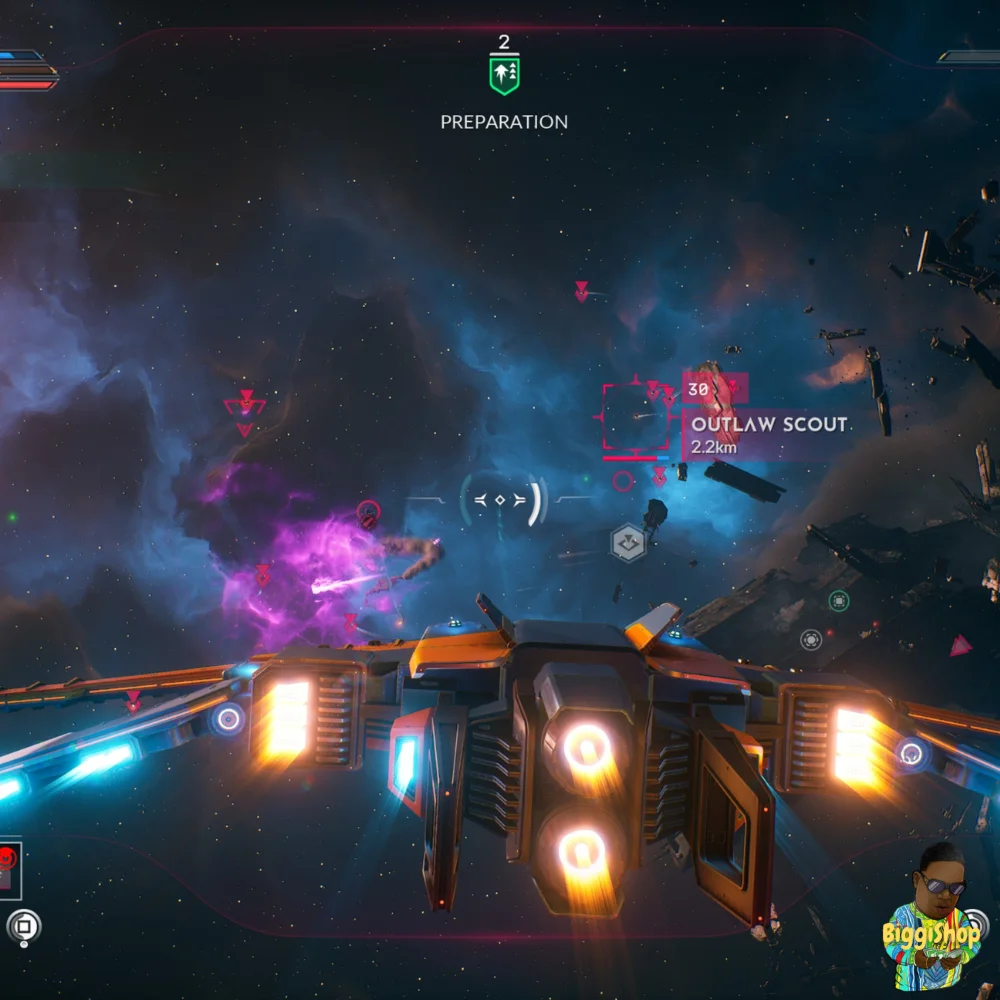Select the grey hexagon waypoint marker
1000x1000 pixels.
[628, 543]
